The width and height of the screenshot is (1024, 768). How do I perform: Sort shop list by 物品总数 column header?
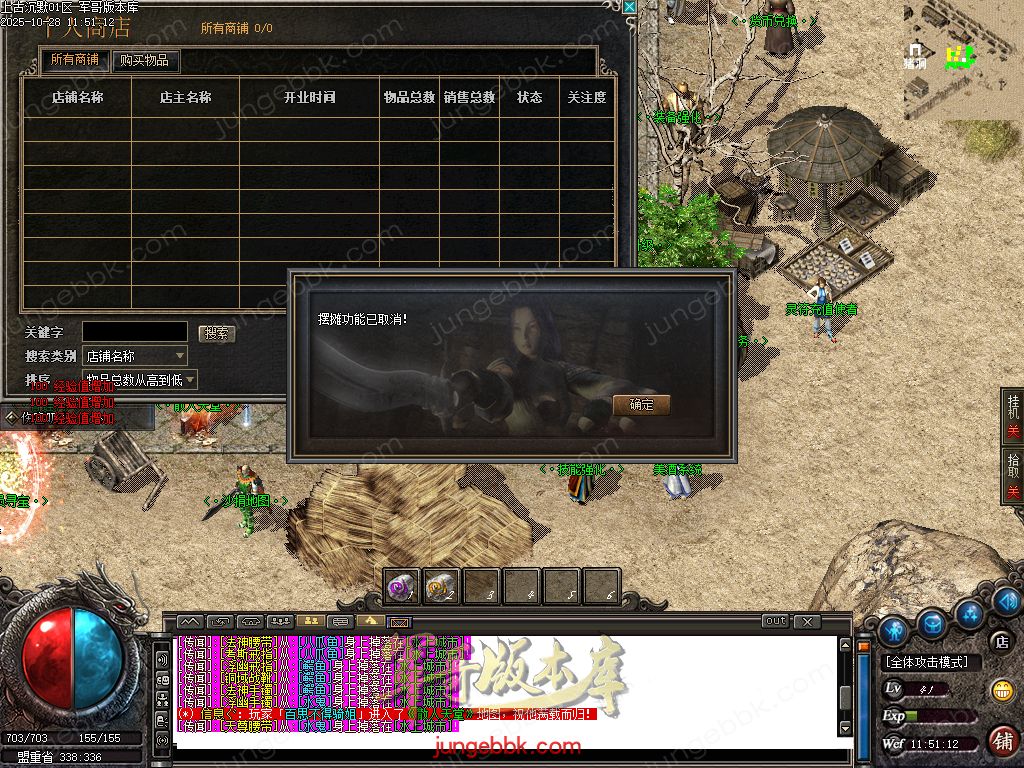coord(409,98)
